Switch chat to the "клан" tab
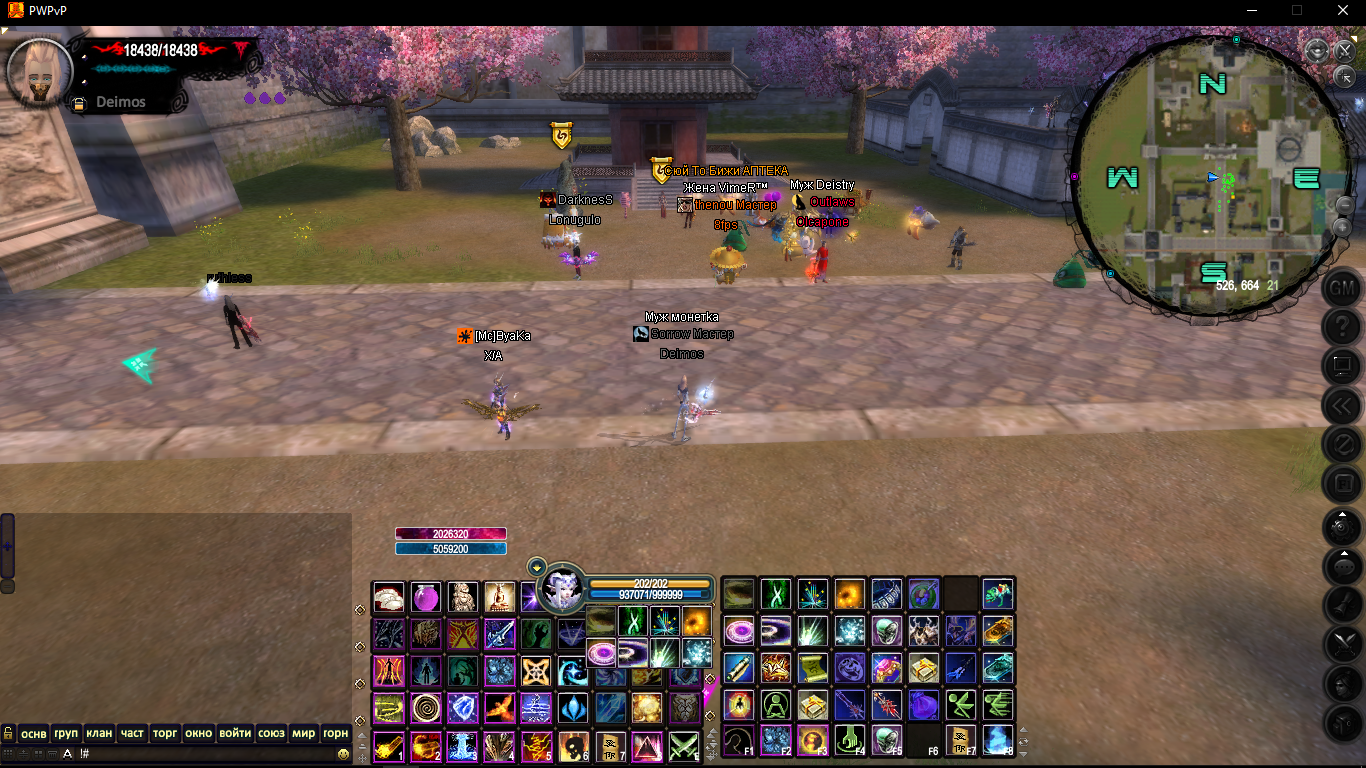 click(98, 733)
